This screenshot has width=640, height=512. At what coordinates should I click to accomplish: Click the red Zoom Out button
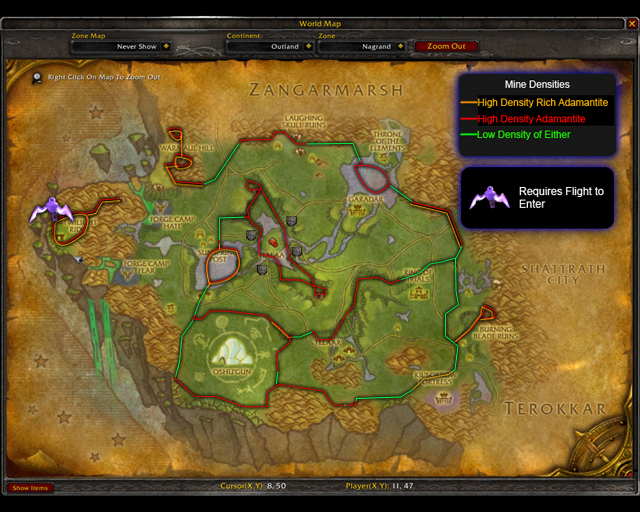(x=446, y=46)
